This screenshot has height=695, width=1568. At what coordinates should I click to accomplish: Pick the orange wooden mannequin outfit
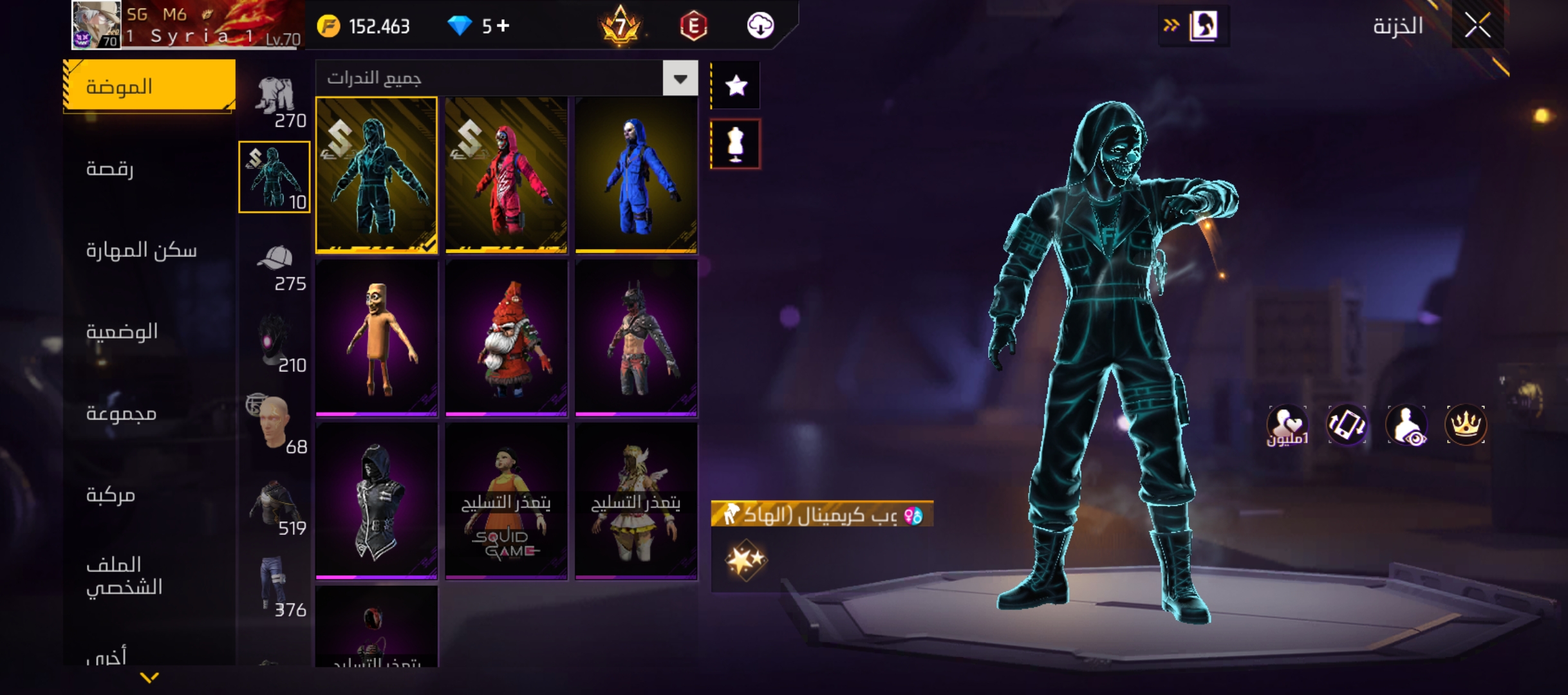coord(377,338)
